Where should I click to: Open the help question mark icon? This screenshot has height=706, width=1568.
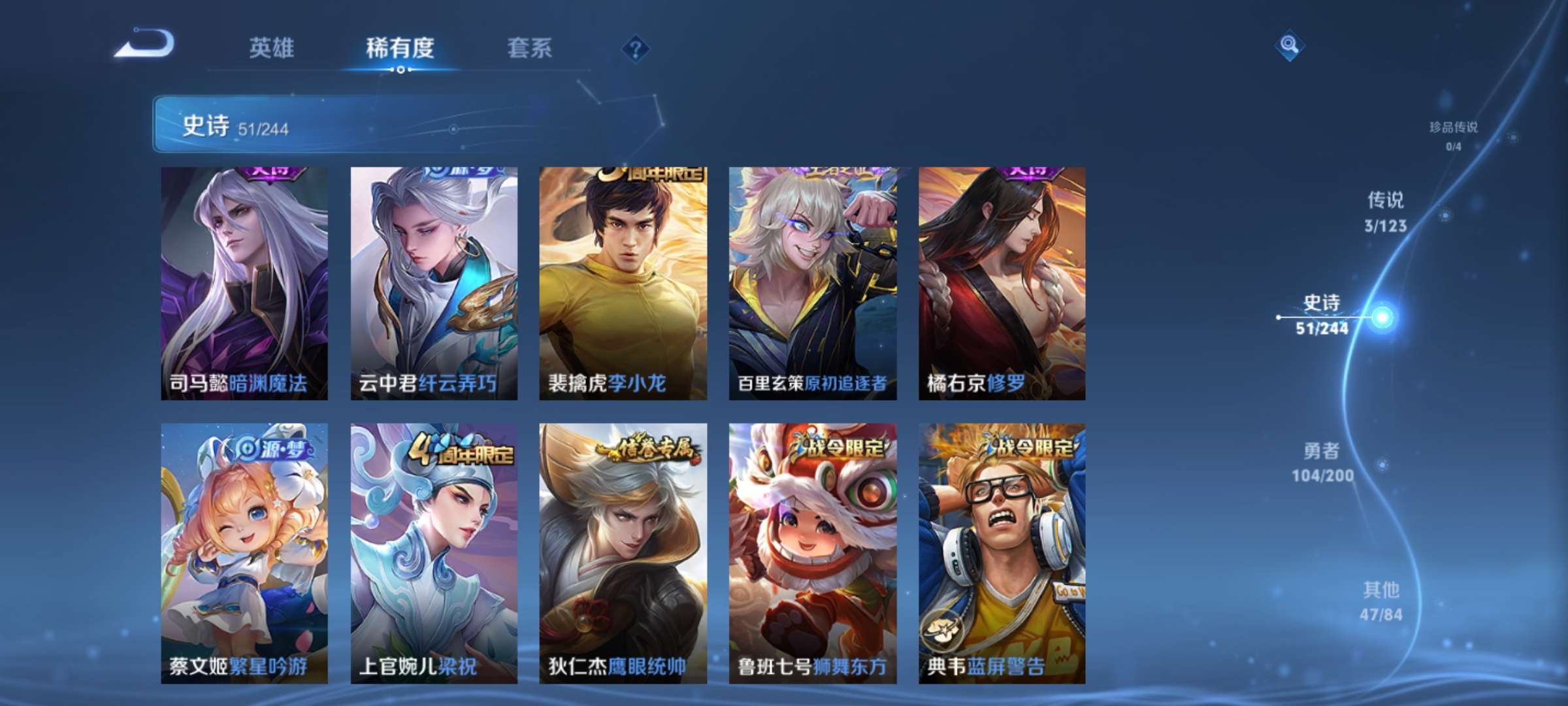click(x=636, y=46)
